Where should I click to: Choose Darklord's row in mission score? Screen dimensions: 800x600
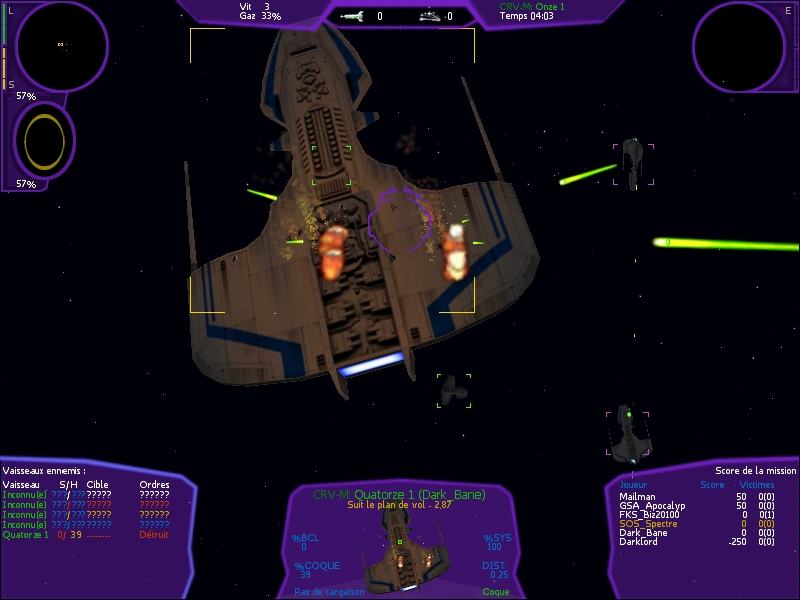tap(638, 541)
